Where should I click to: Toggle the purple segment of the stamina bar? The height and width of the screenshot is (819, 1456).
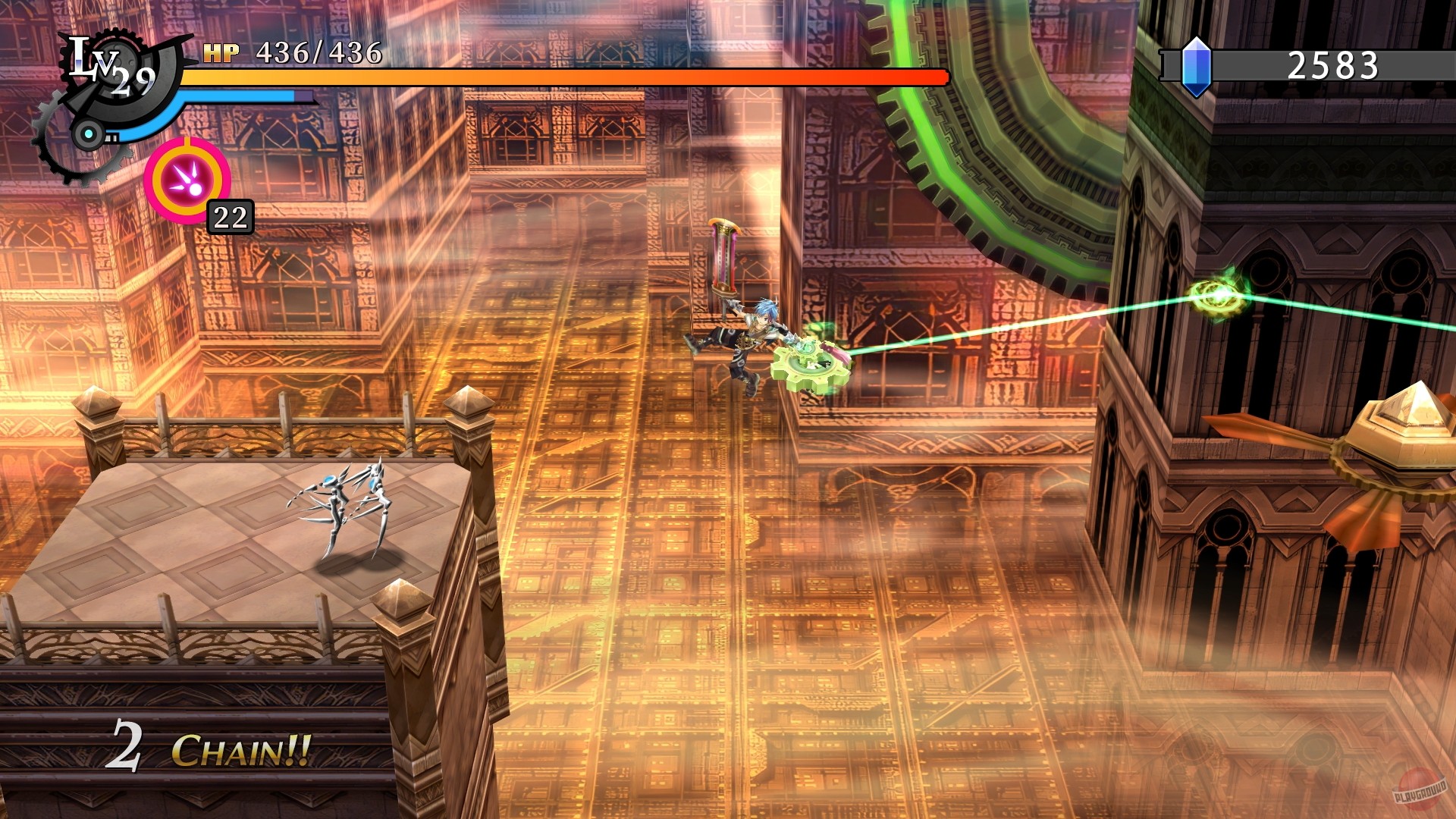[x=302, y=97]
